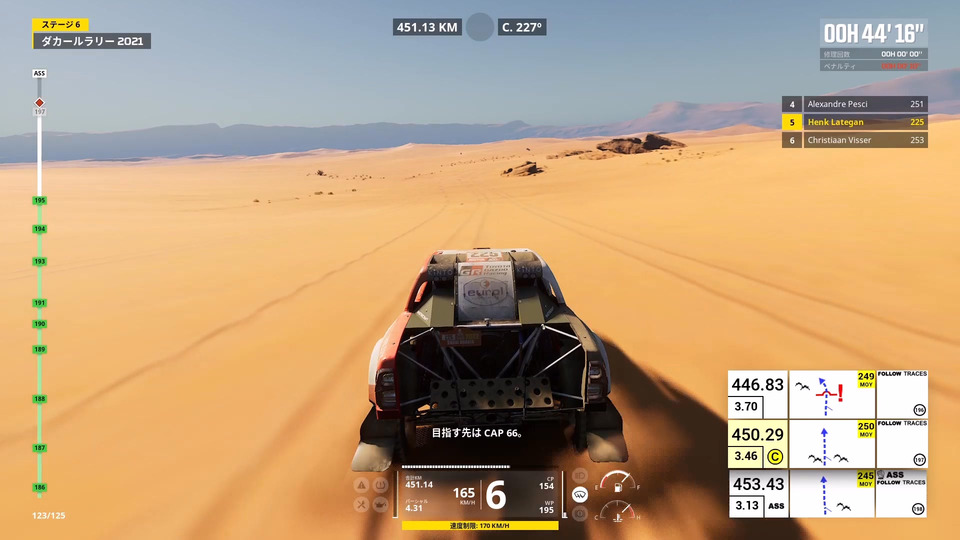Select Christiaan Visser in the standings

tap(855, 140)
